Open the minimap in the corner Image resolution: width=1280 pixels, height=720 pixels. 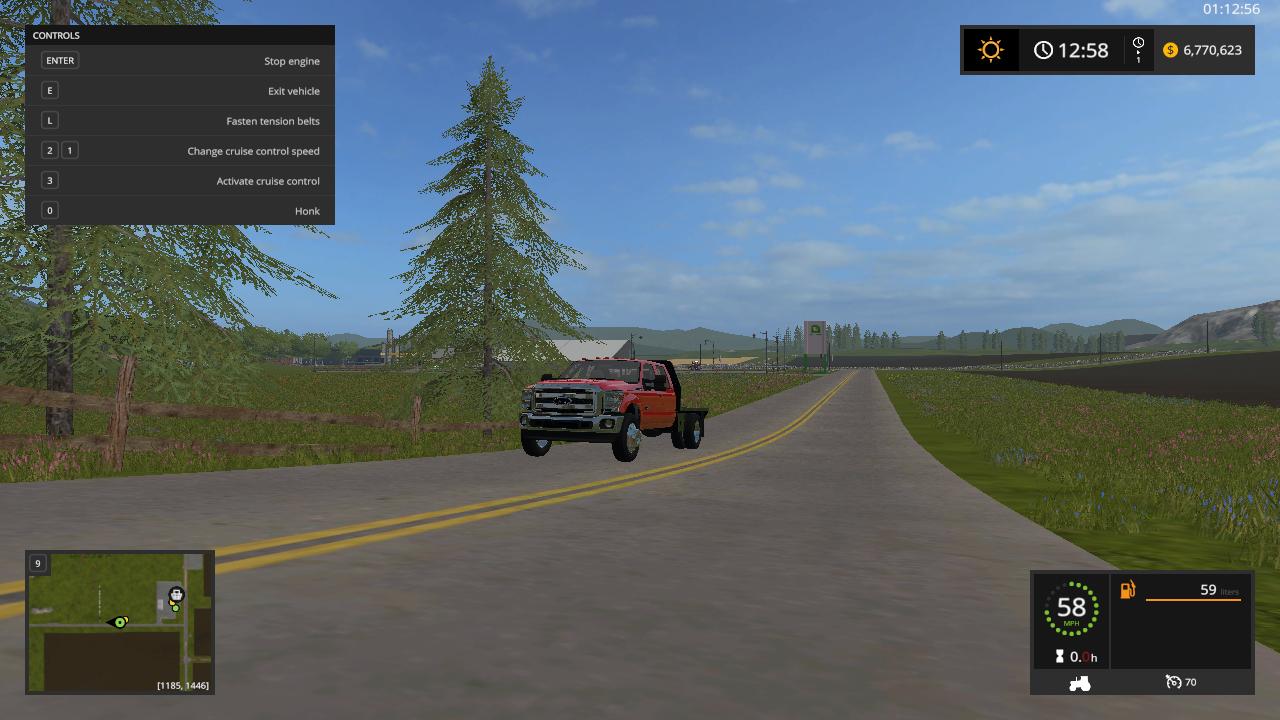click(x=119, y=621)
